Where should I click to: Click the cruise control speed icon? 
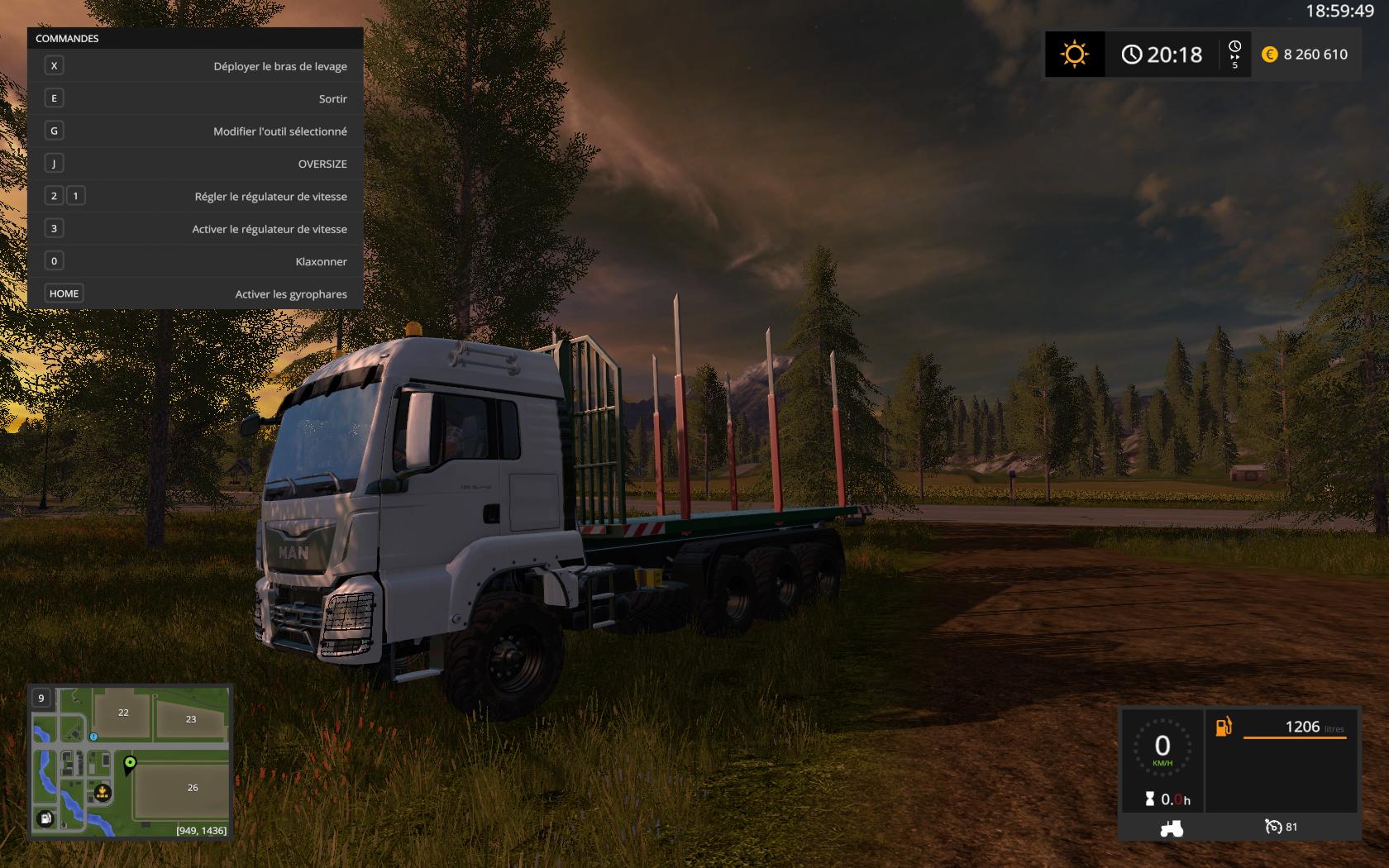click(1272, 827)
